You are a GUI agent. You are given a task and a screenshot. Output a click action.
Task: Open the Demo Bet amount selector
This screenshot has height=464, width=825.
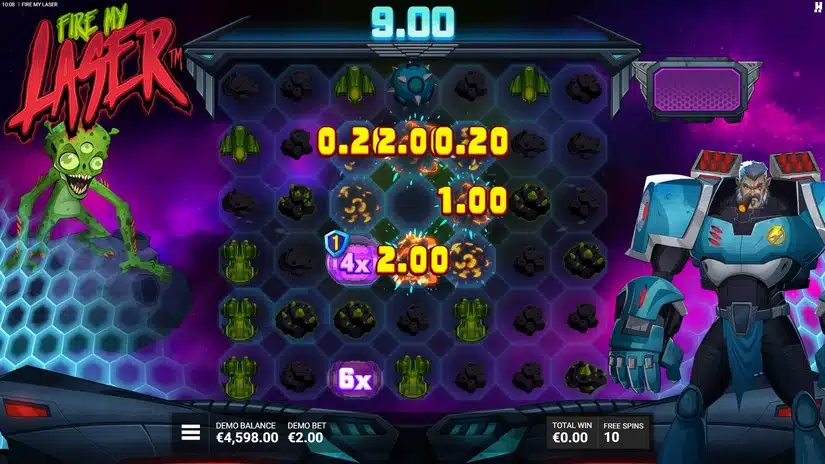(x=309, y=432)
